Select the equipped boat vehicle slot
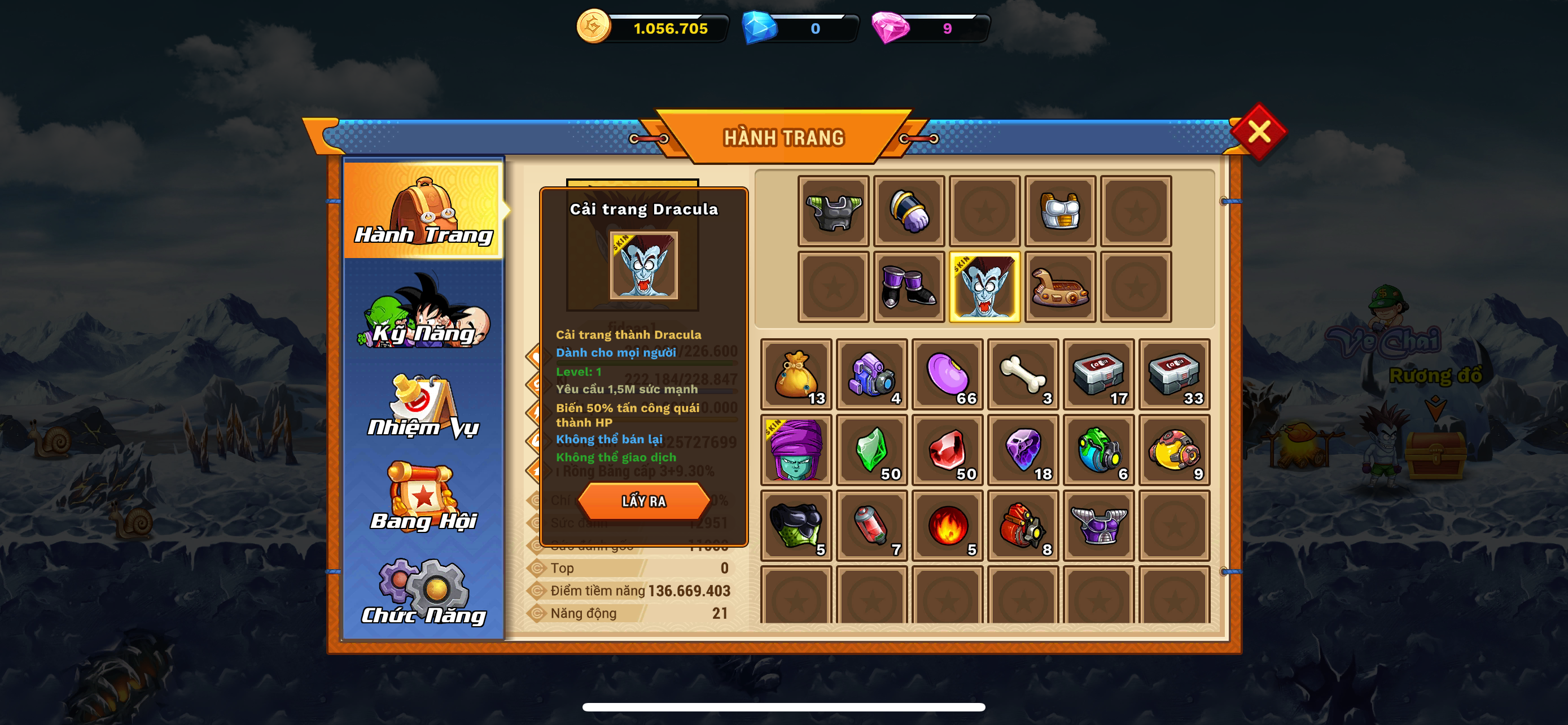This screenshot has width=1568, height=725. click(x=1060, y=287)
